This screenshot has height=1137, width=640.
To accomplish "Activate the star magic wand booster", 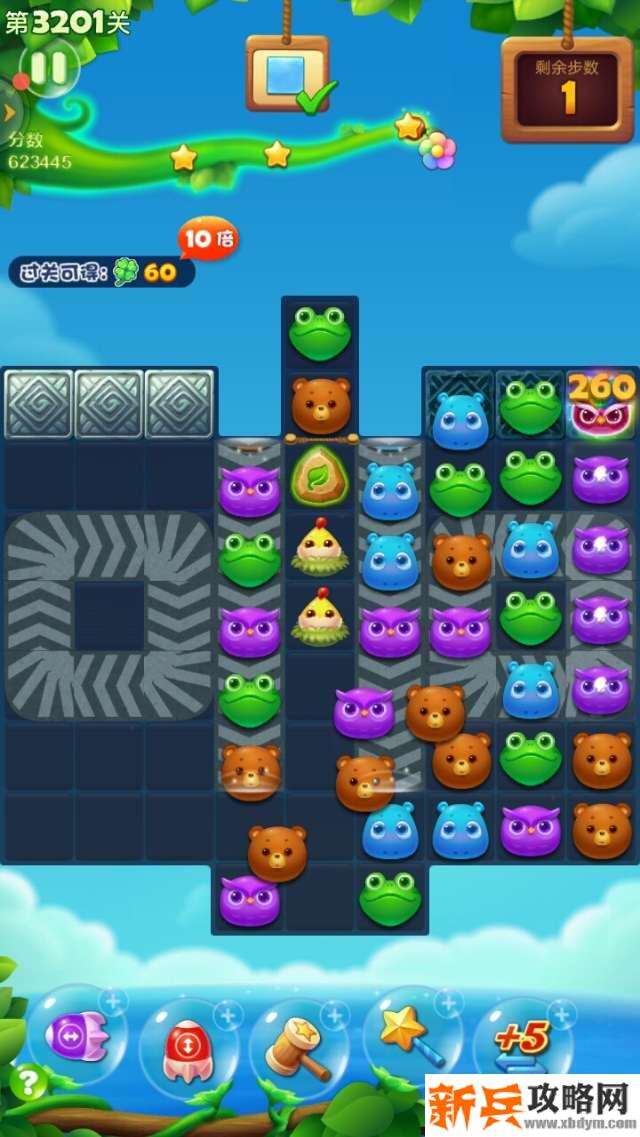I will point(408,1035).
